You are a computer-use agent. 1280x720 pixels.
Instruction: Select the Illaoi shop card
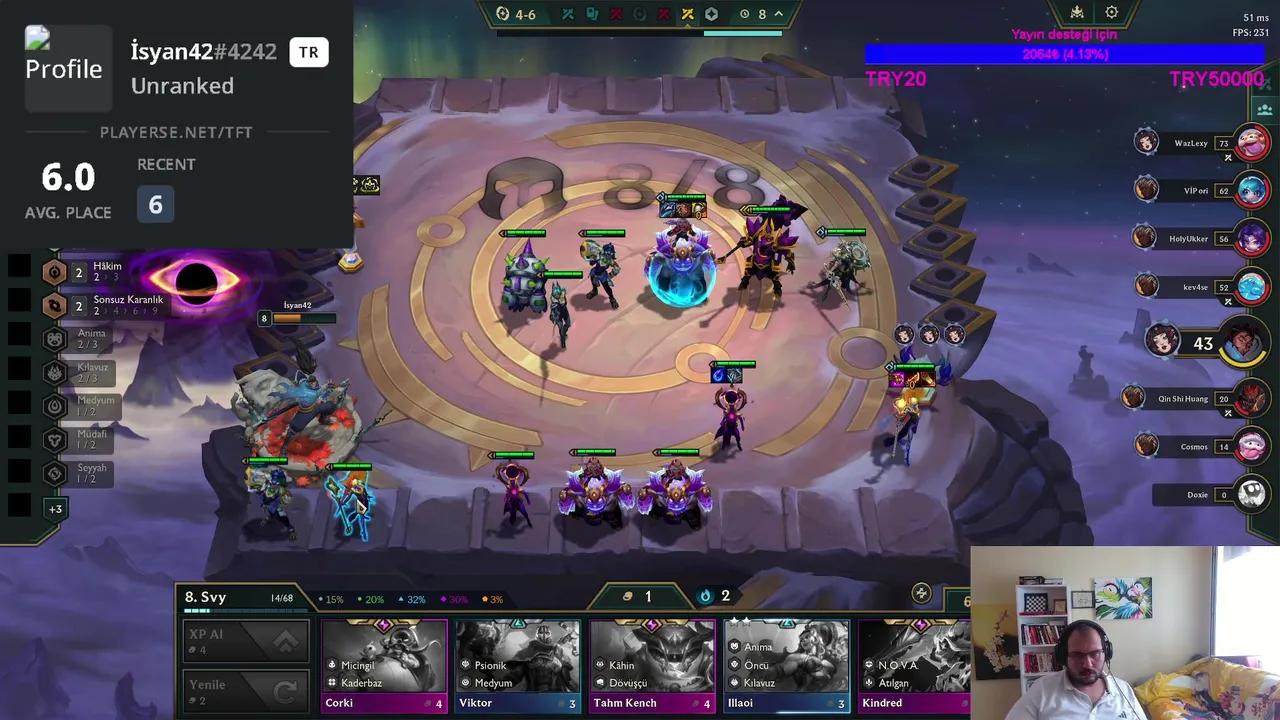[x=786, y=665]
